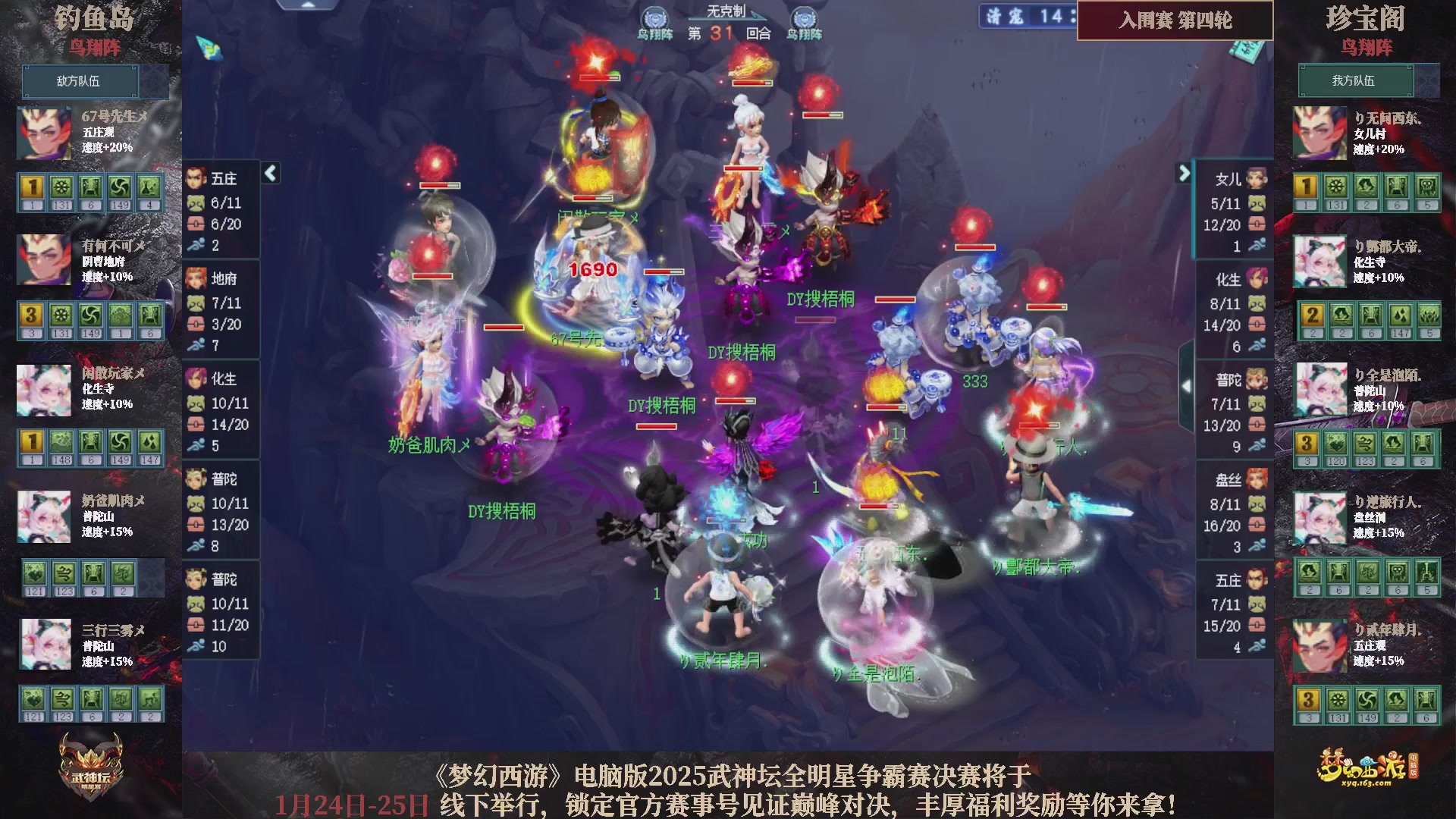This screenshot has height=819, width=1456.
Task: Select the water-drop buff icon showing 147 under り鄷都大帝
Action: pos(1400,315)
